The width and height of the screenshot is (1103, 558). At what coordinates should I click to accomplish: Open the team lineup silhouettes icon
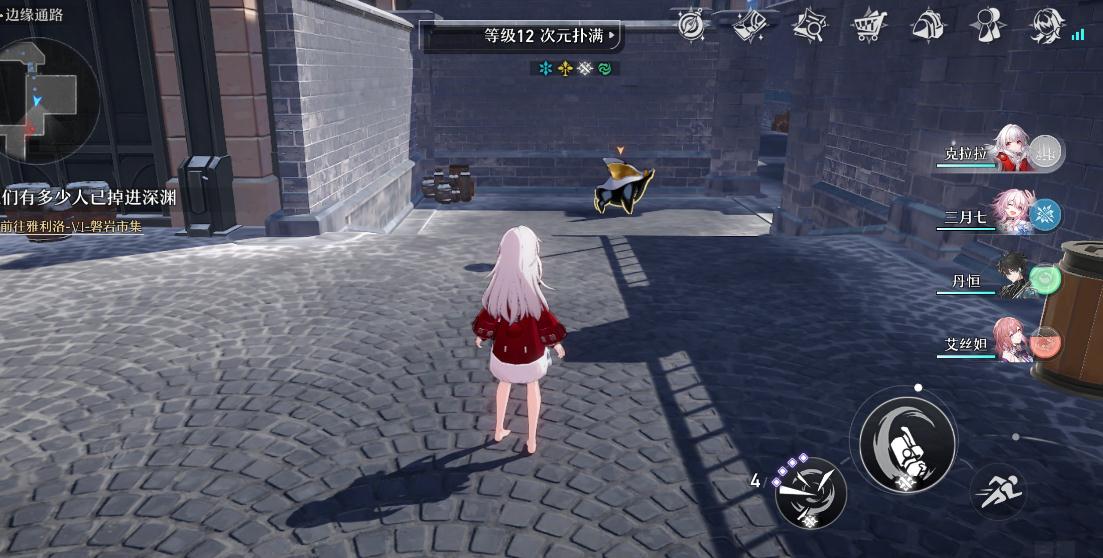pos(988,26)
